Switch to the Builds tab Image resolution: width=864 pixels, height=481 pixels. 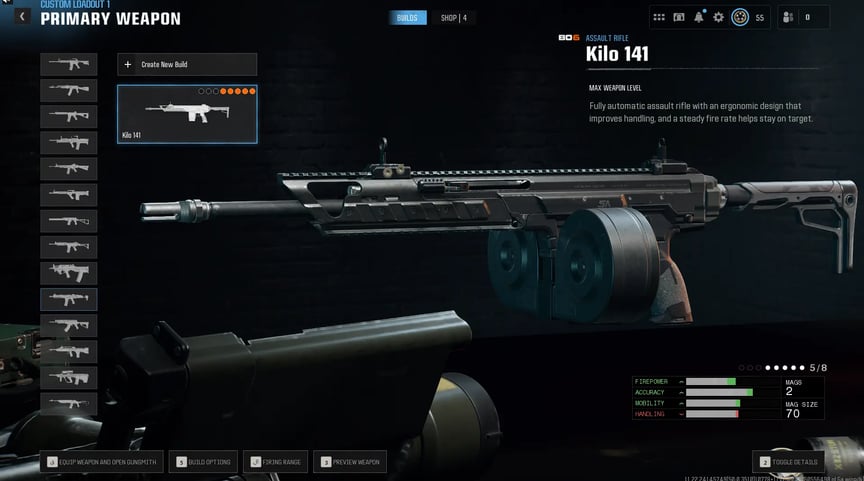coord(408,18)
